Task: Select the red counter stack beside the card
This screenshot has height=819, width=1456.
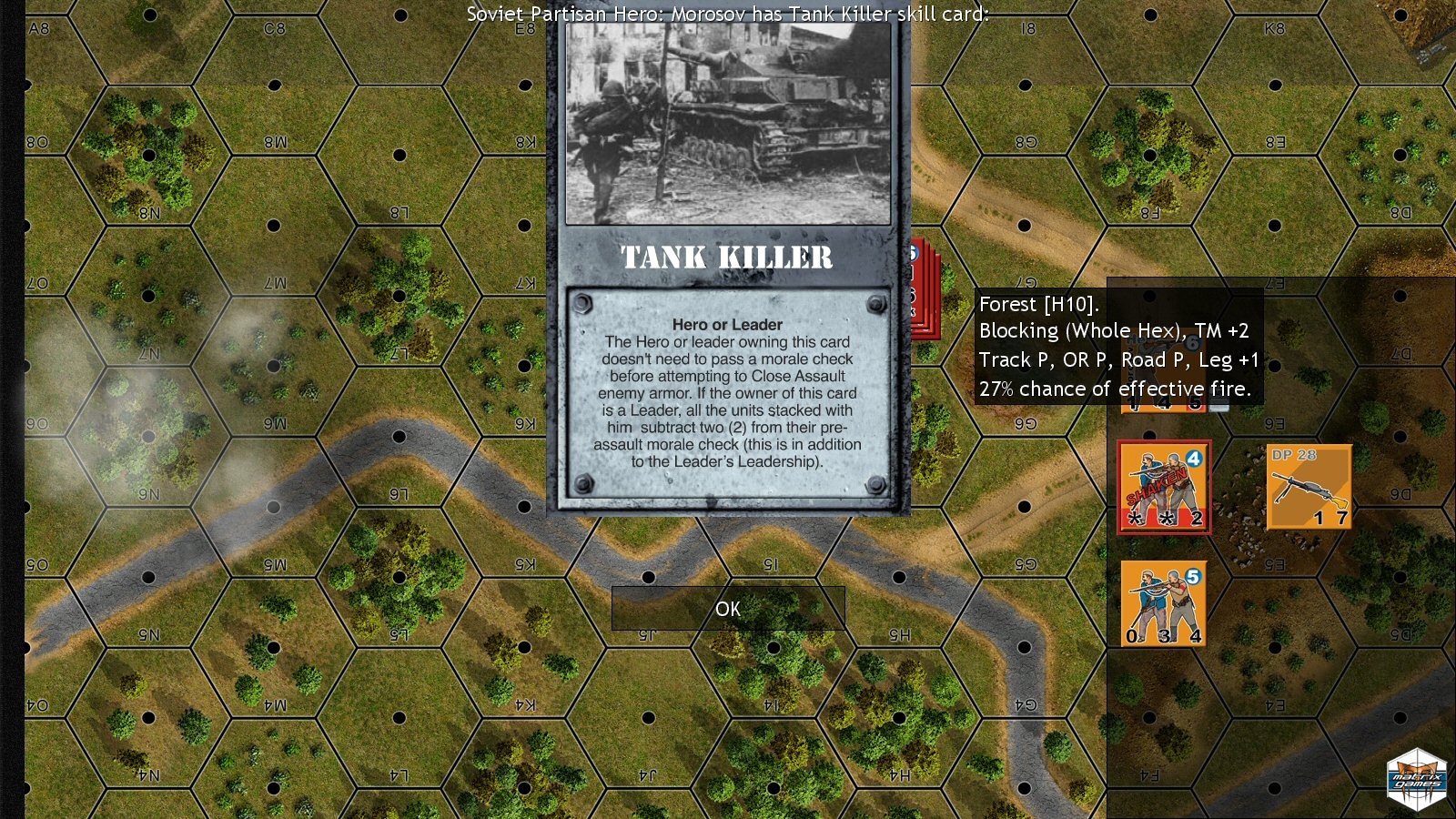Action: (x=925, y=291)
